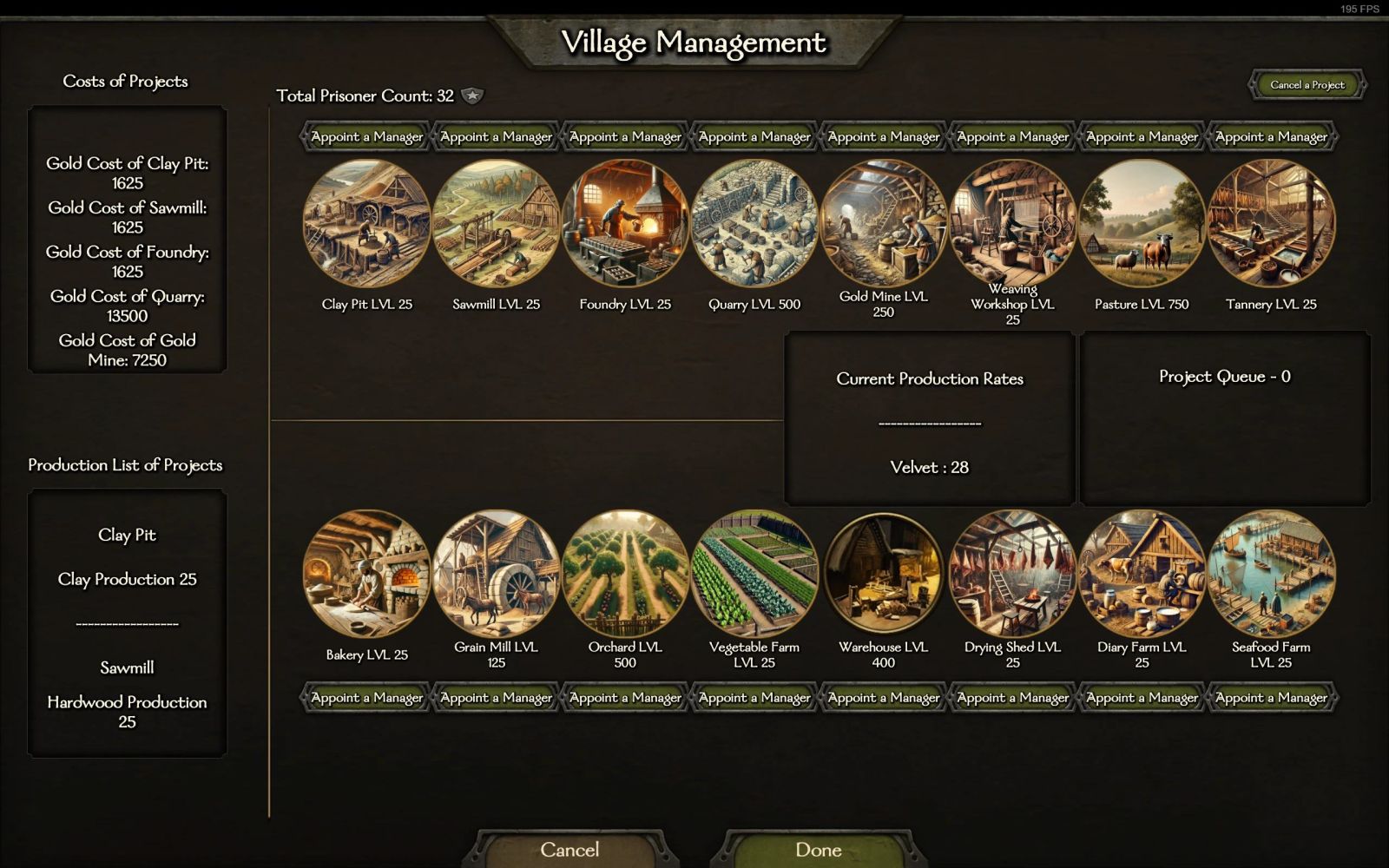1389x868 pixels.
Task: Select the Foundry building
Action: click(x=625, y=223)
